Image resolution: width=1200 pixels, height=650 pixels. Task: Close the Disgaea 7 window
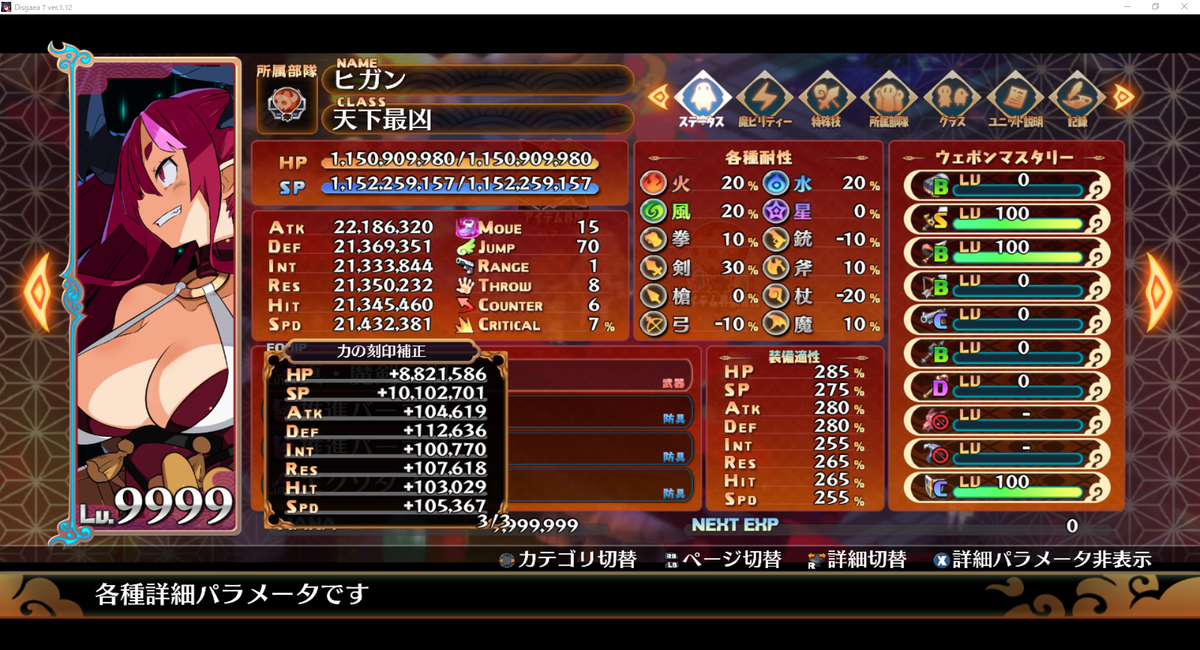click(1183, 7)
